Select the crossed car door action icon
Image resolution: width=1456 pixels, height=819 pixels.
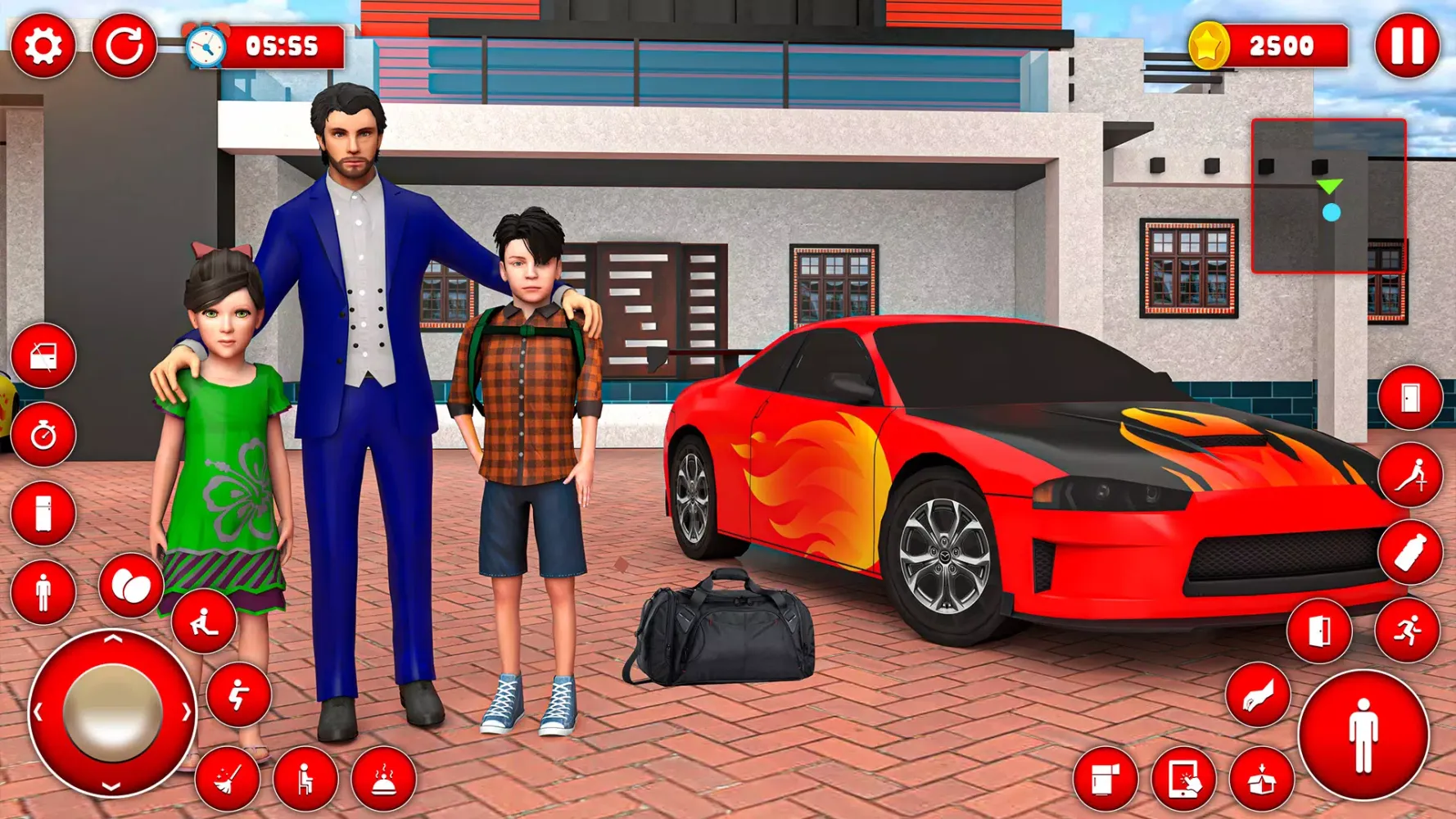(x=45, y=356)
